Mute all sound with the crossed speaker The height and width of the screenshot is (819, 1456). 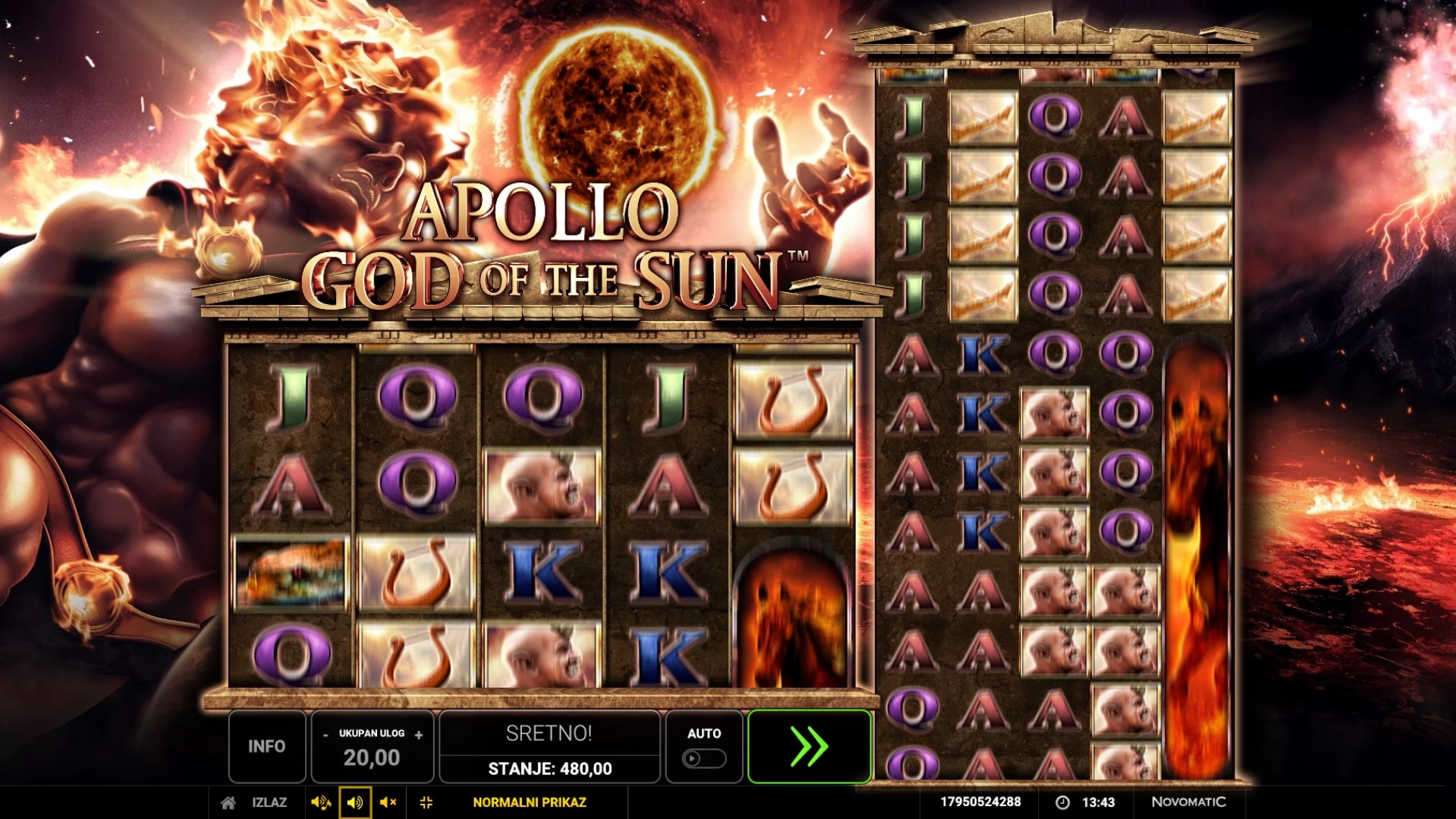(x=388, y=802)
